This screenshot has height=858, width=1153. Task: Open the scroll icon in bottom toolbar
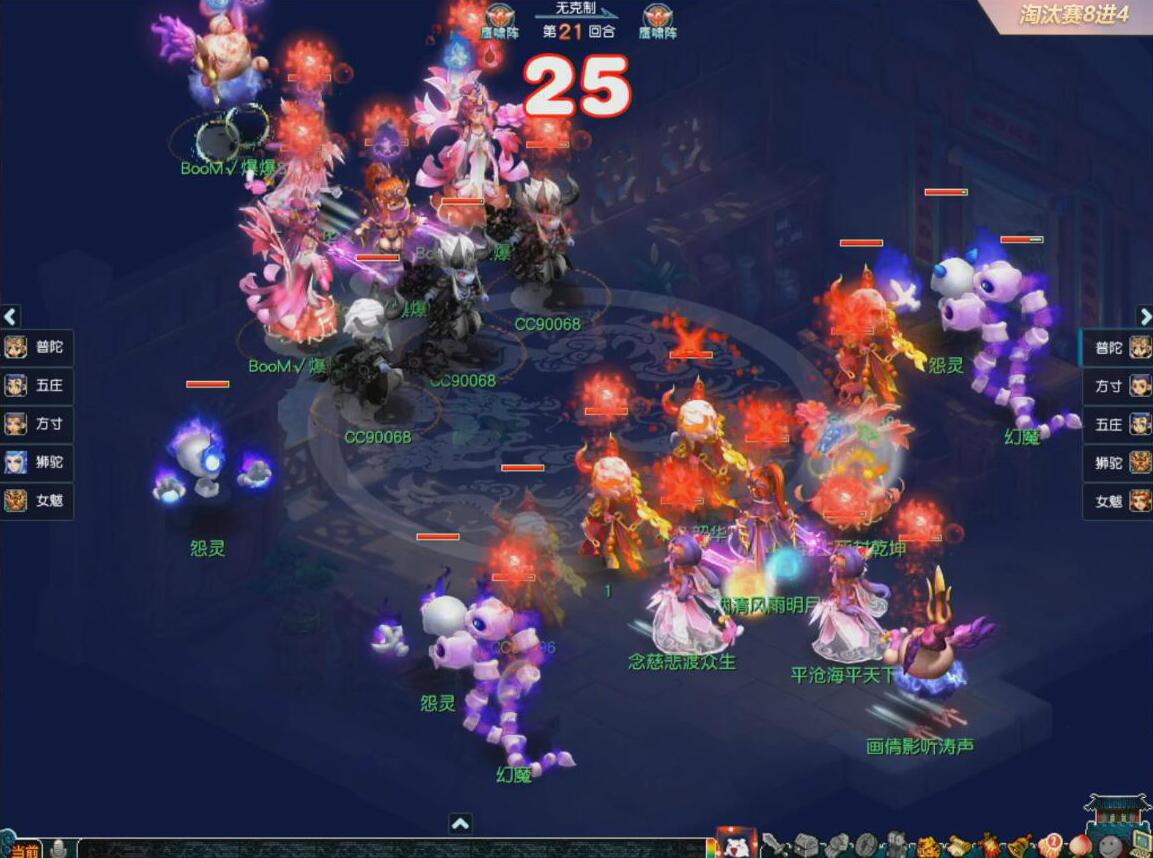tap(959, 846)
